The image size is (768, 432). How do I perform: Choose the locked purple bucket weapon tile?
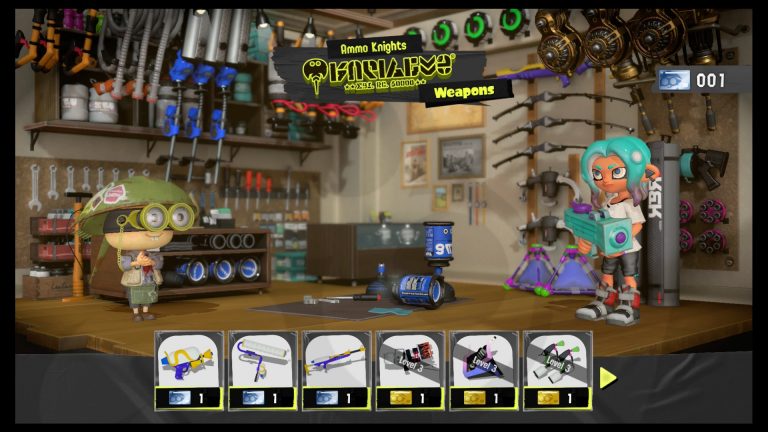(x=484, y=369)
